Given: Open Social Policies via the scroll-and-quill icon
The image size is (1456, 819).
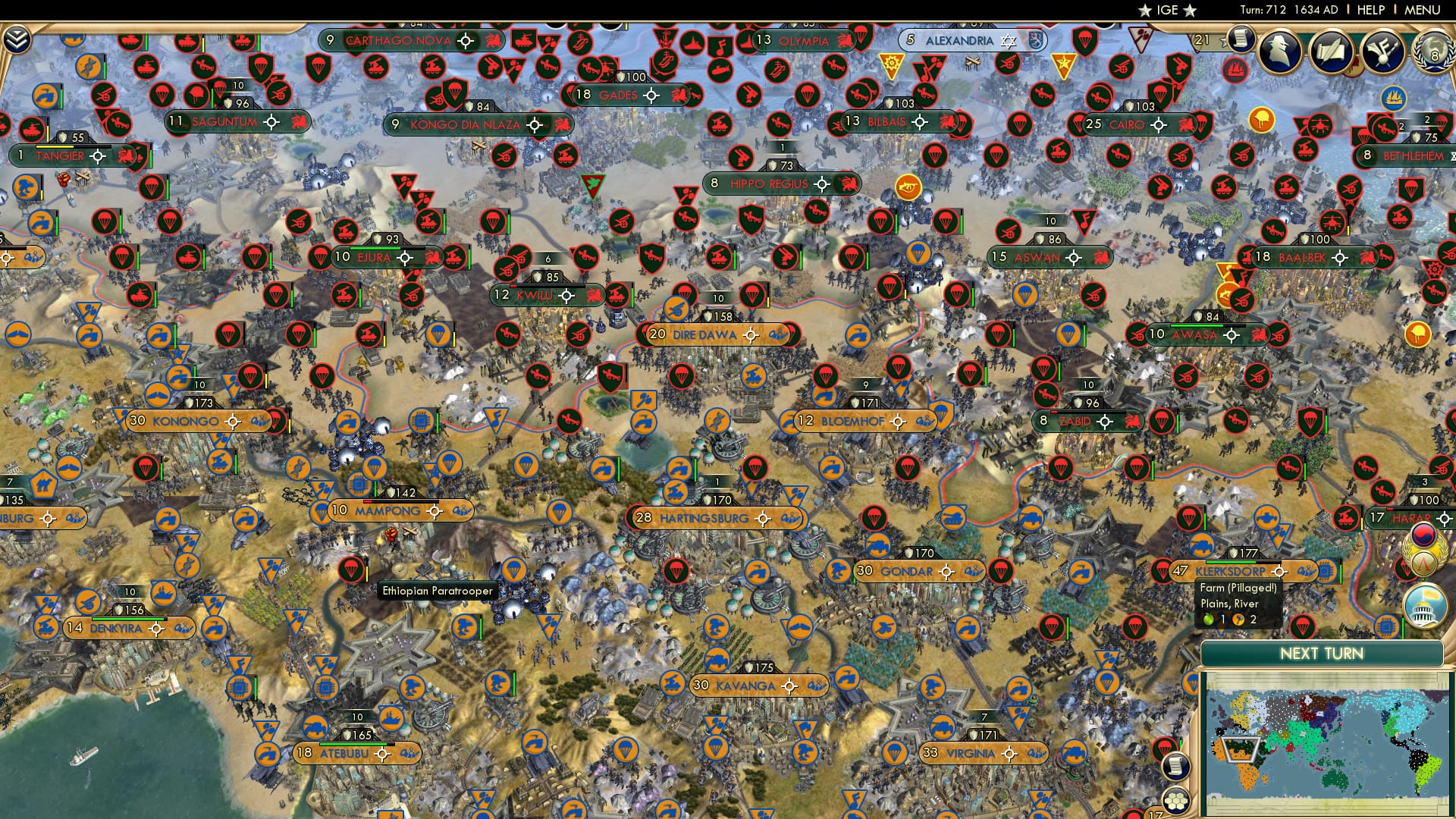Looking at the screenshot, I should (x=1330, y=52).
